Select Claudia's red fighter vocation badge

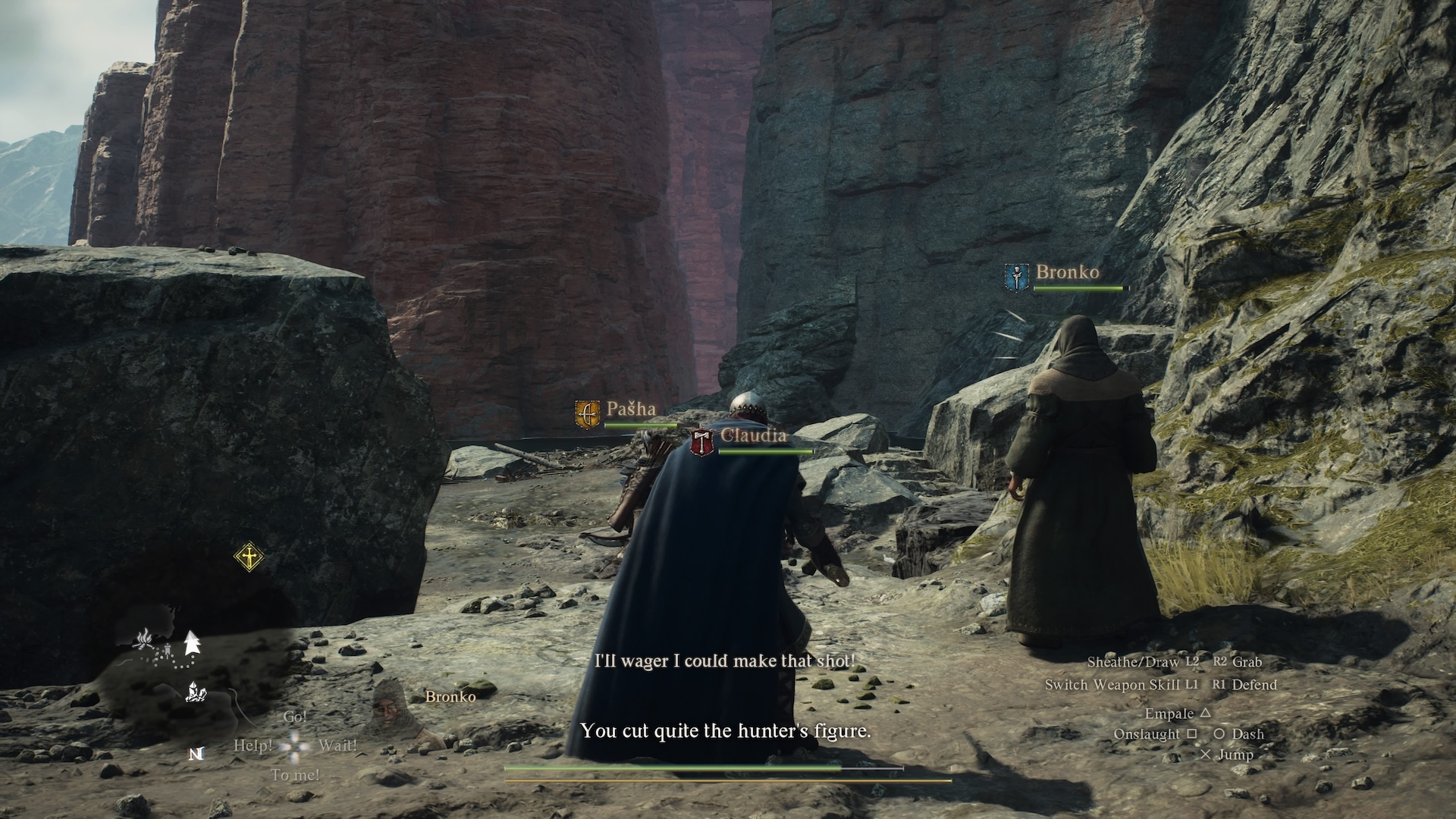tap(703, 441)
